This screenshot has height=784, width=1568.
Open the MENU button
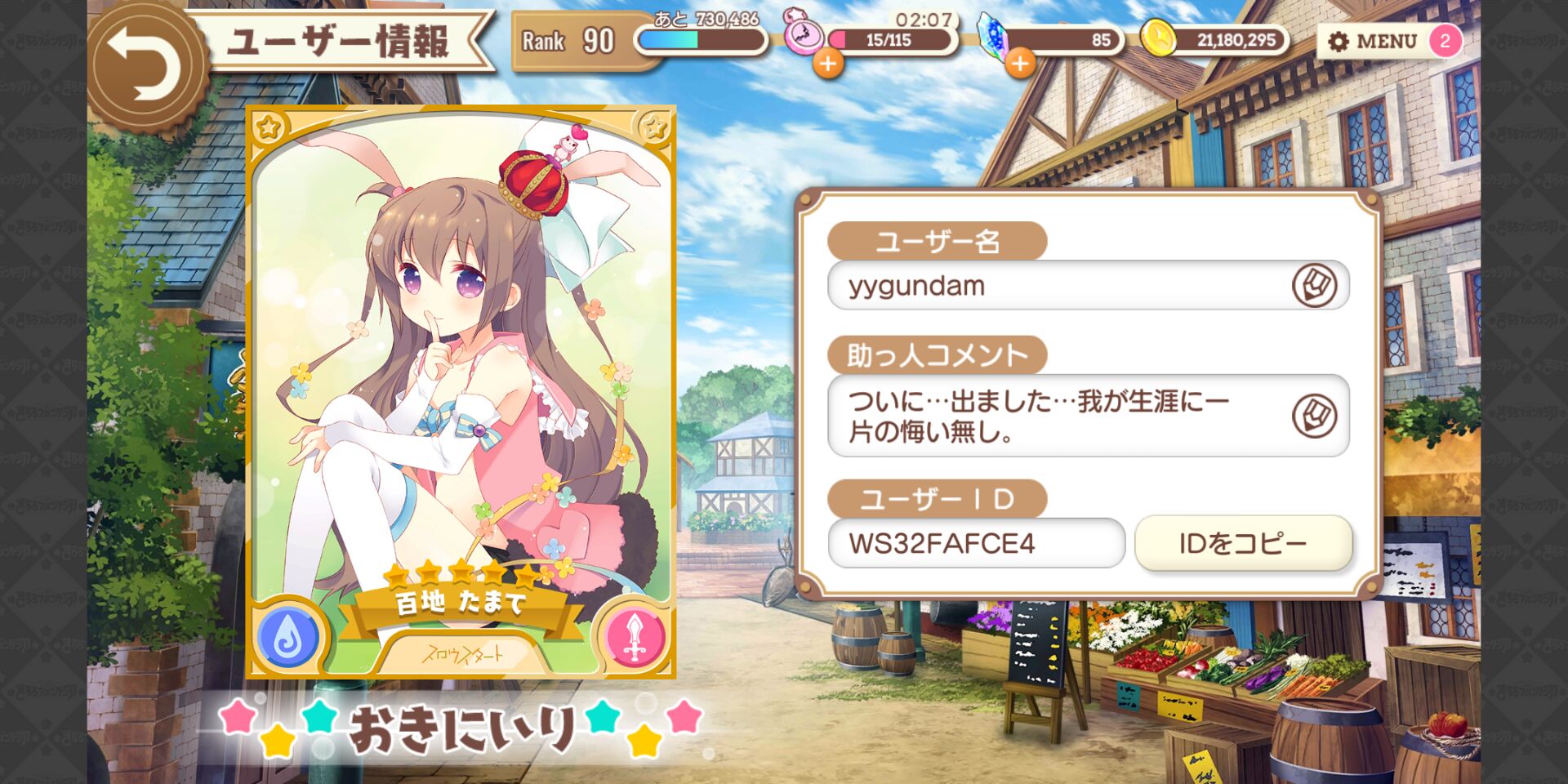click(x=1373, y=41)
